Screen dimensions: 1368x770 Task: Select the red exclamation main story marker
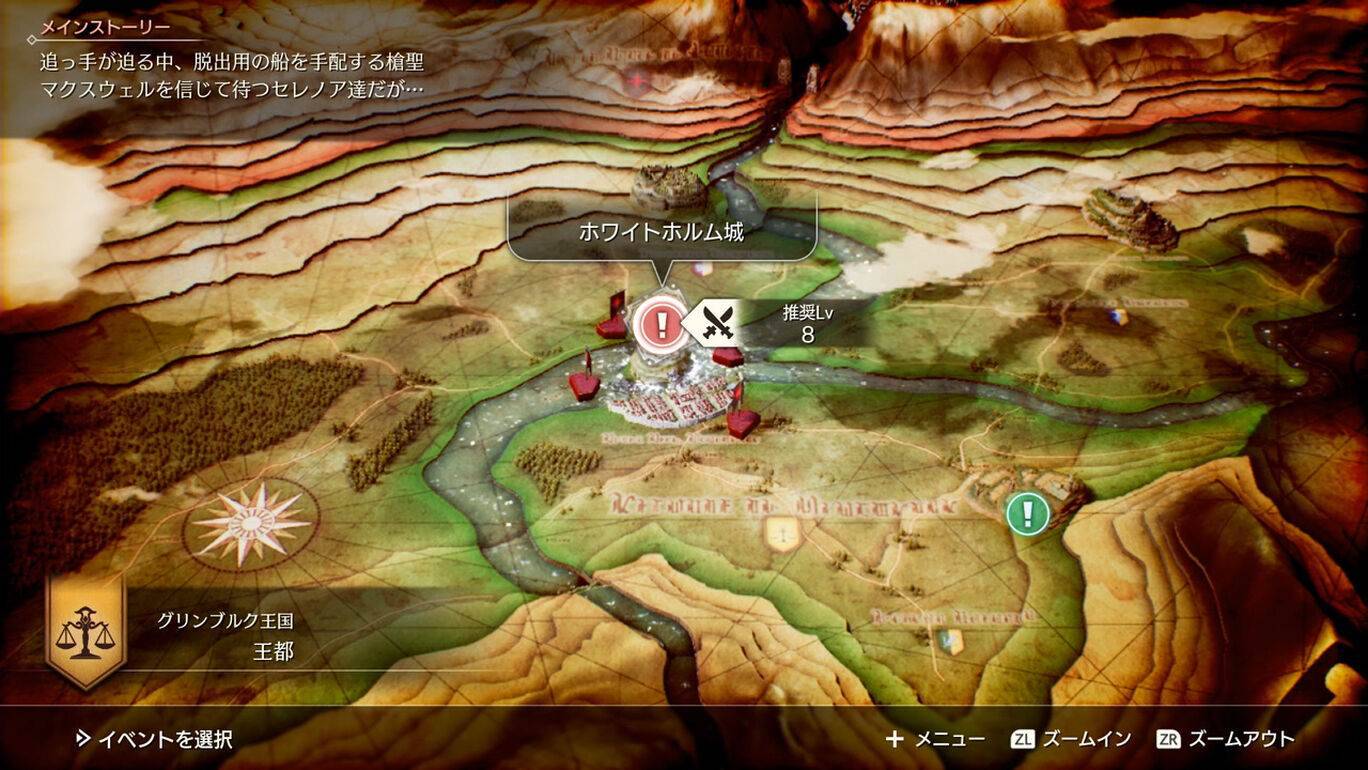click(x=659, y=323)
